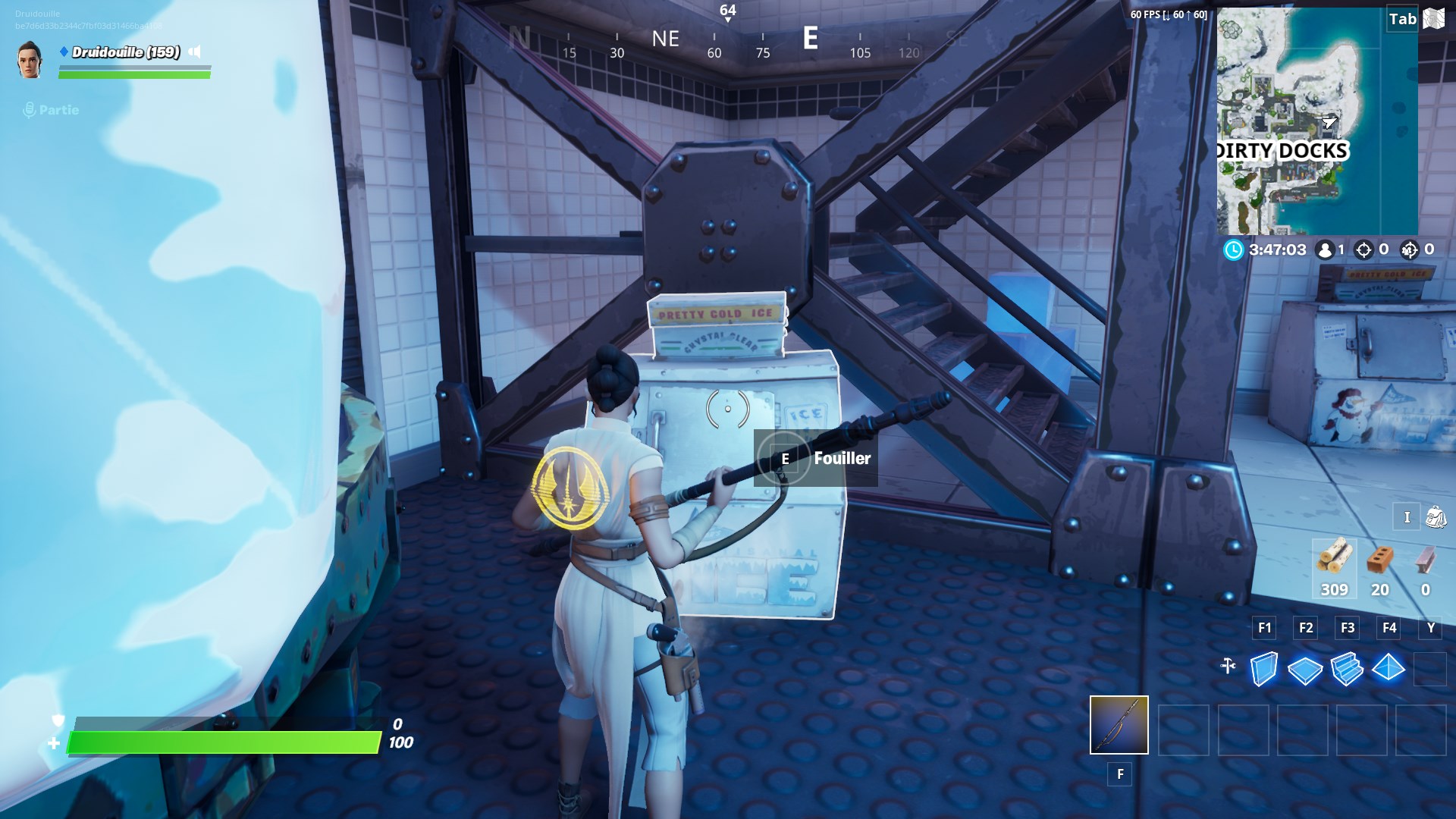1456x819 pixels.
Task: Mute the Partie voice channel microphone
Action: (x=30, y=109)
